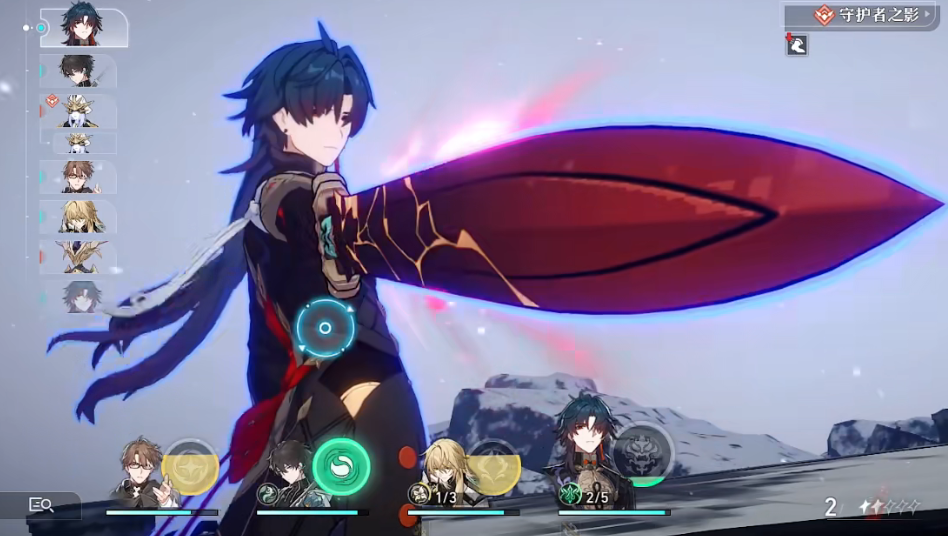
Task: Trigger Welt's yellow ultimate icon
Action: (190, 467)
